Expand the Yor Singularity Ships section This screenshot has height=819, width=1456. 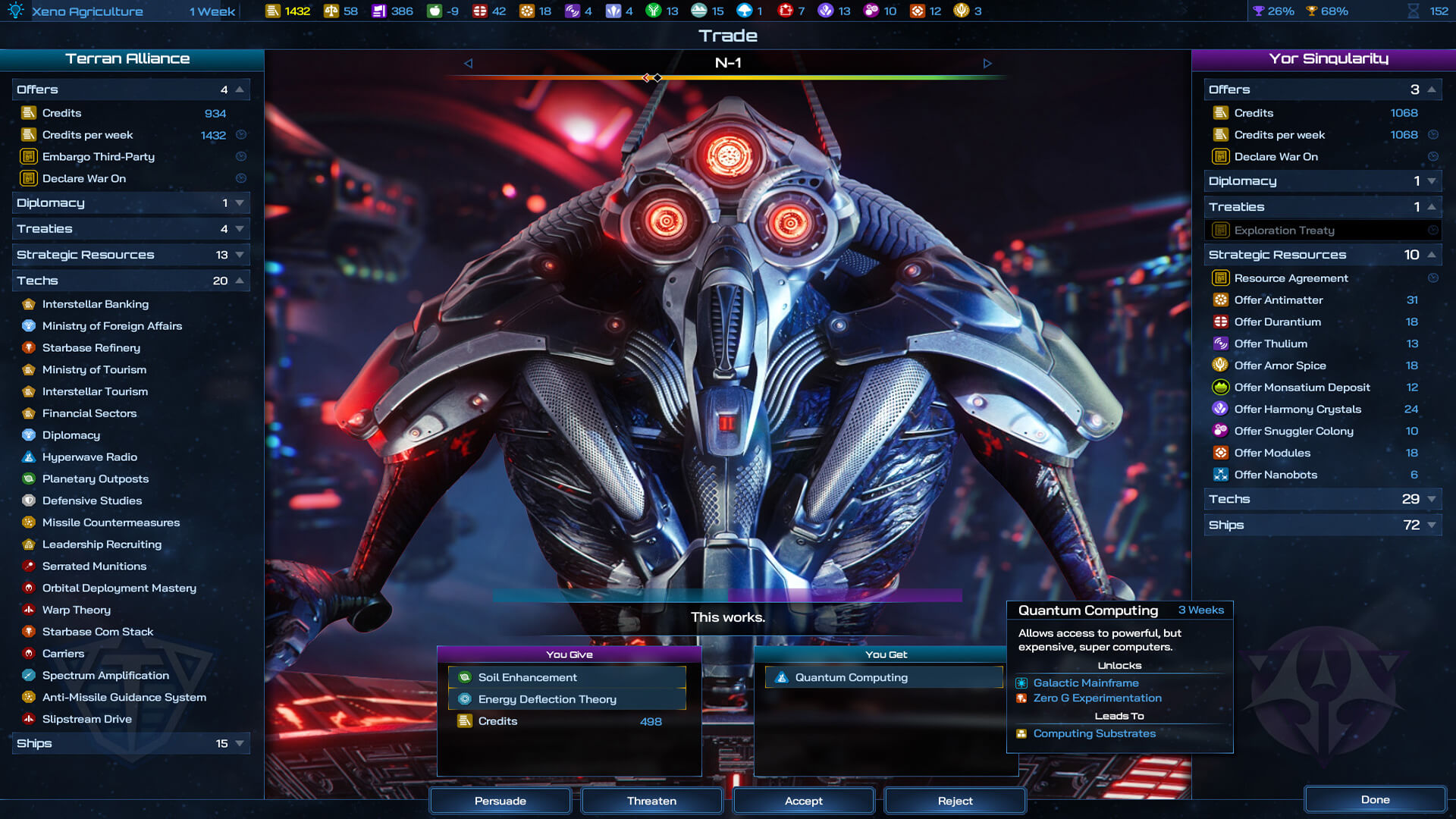click(1322, 525)
